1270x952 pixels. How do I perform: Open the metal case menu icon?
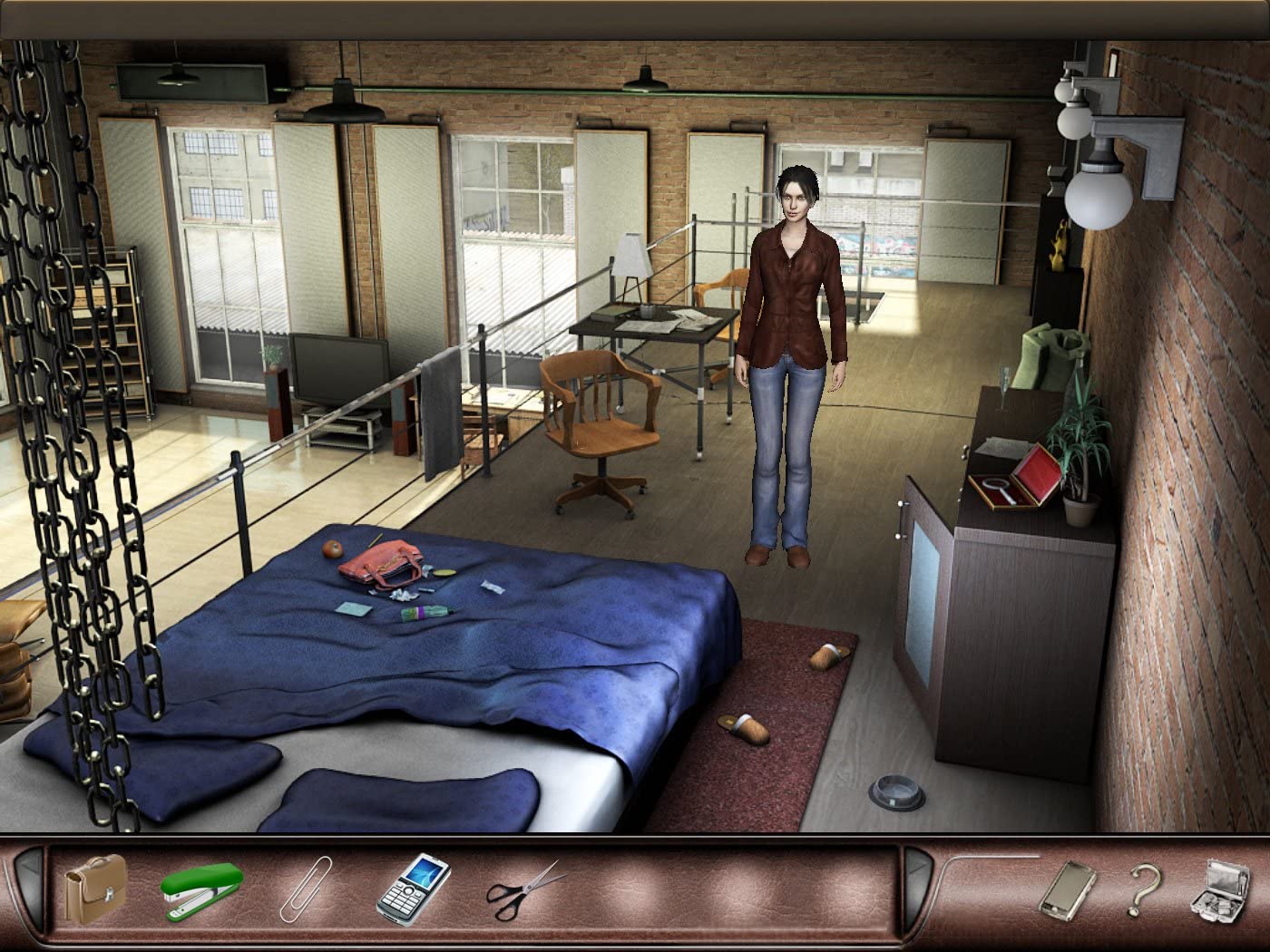coord(1219,889)
